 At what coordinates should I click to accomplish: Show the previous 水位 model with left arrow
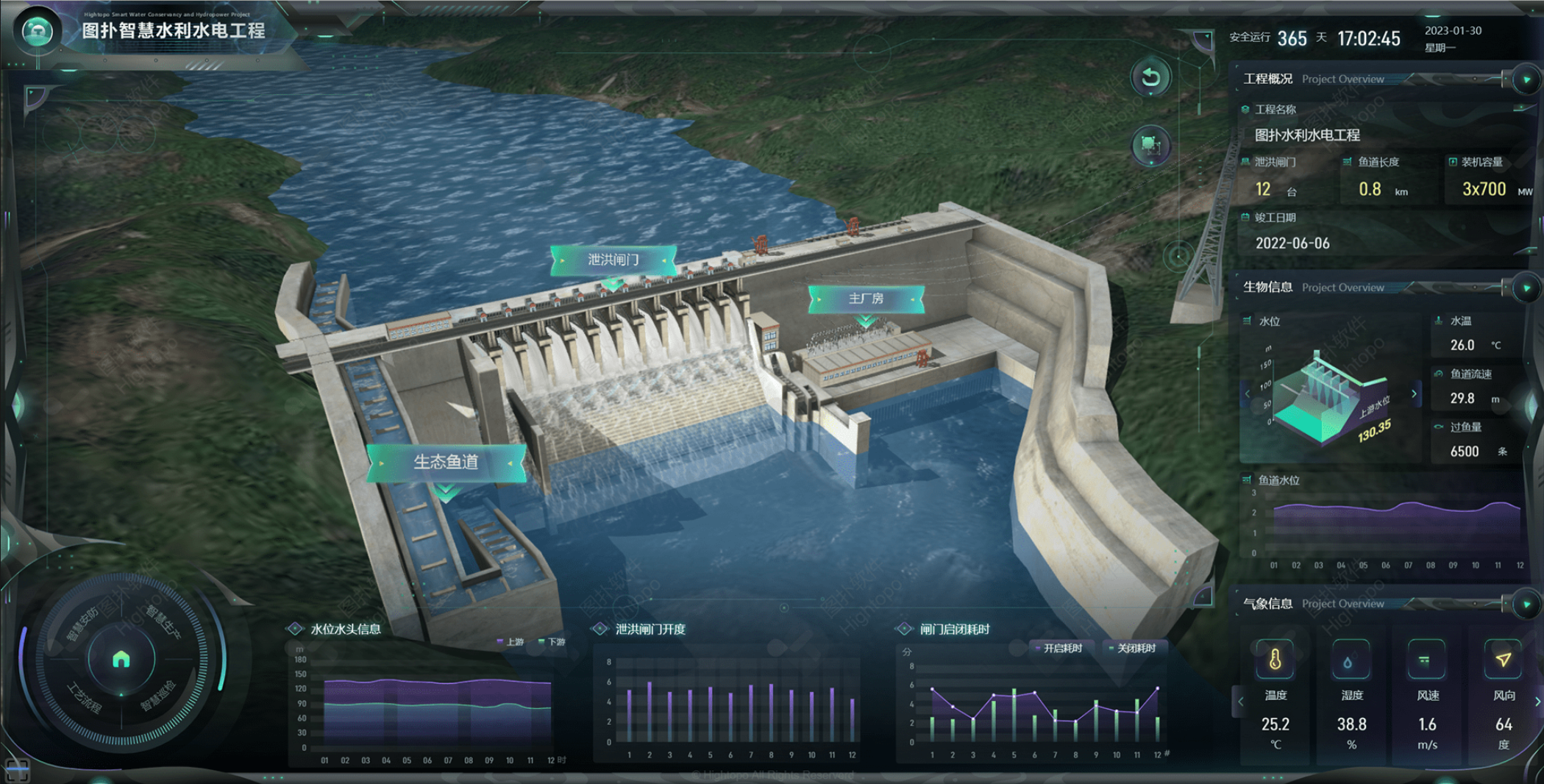tap(1248, 394)
